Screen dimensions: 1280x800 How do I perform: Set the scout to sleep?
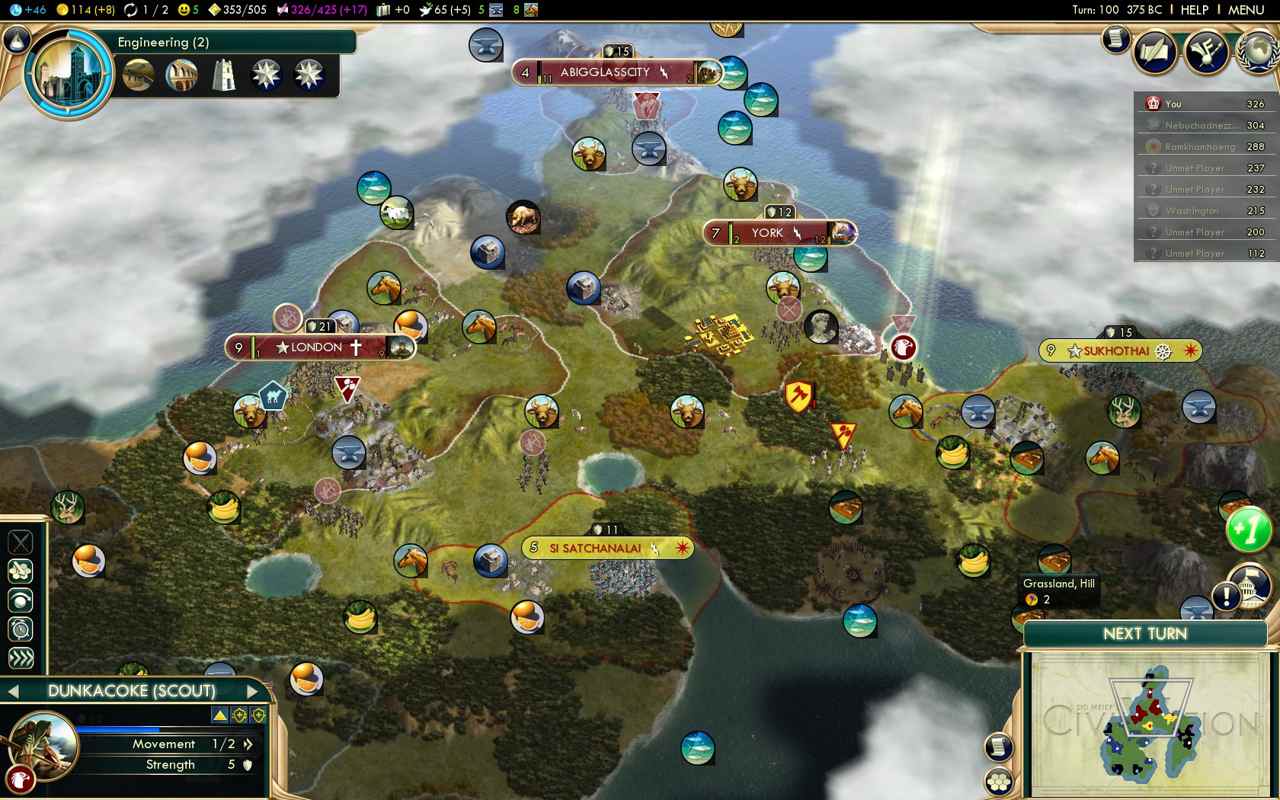20,629
